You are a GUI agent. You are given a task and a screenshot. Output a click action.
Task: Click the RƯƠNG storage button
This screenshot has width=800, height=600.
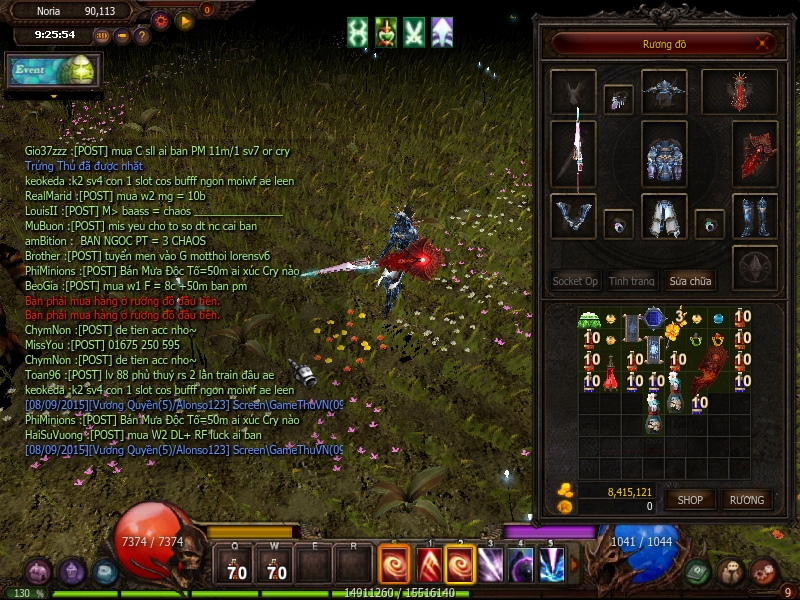click(746, 499)
